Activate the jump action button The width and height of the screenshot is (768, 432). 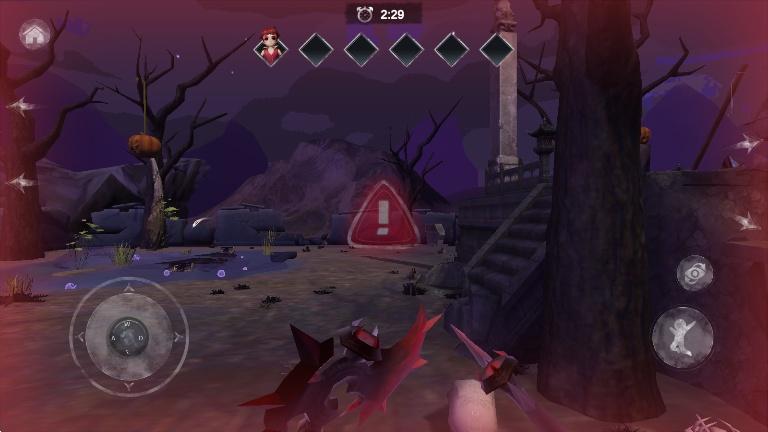[683, 337]
